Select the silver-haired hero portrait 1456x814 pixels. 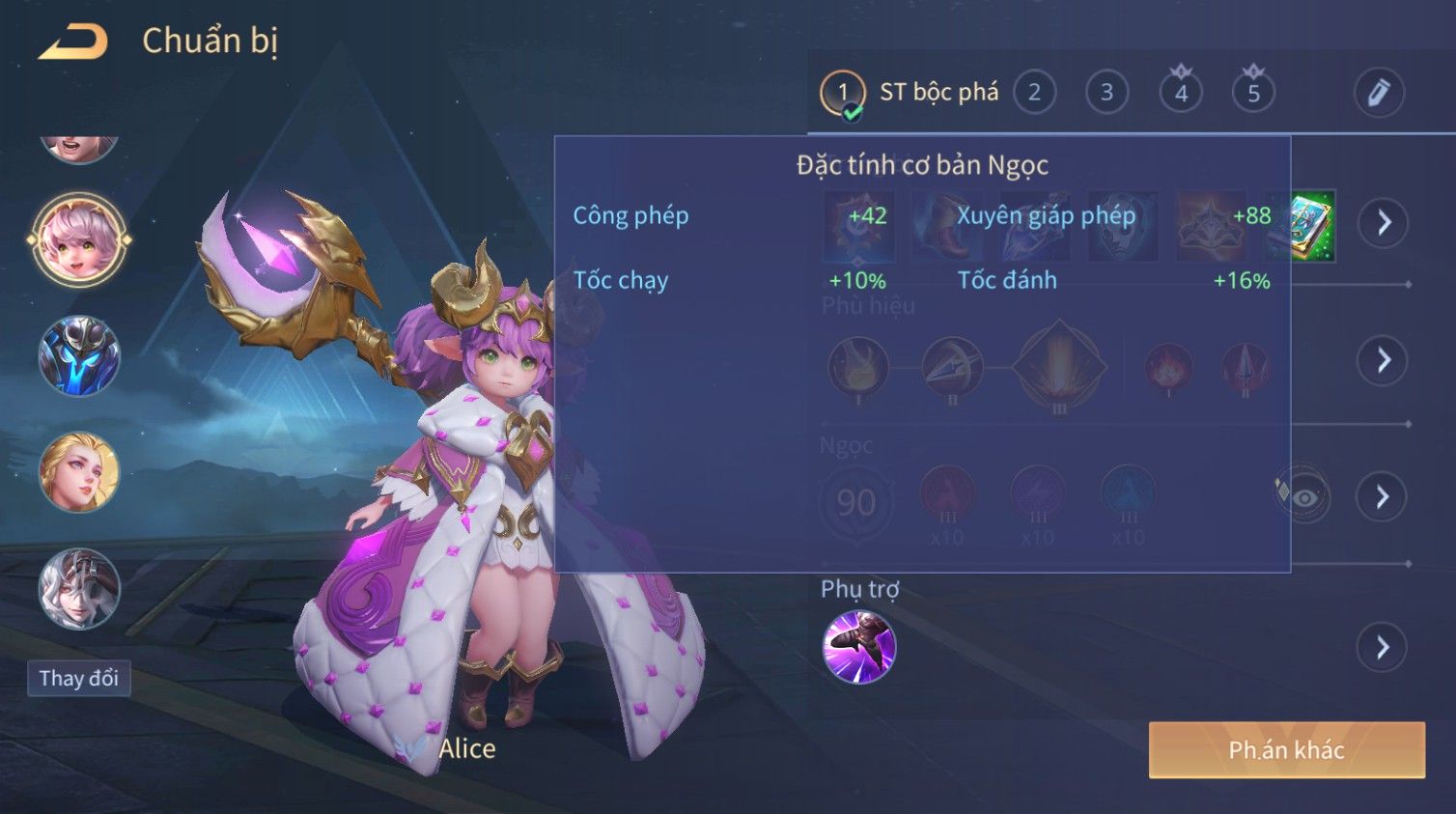[79, 588]
